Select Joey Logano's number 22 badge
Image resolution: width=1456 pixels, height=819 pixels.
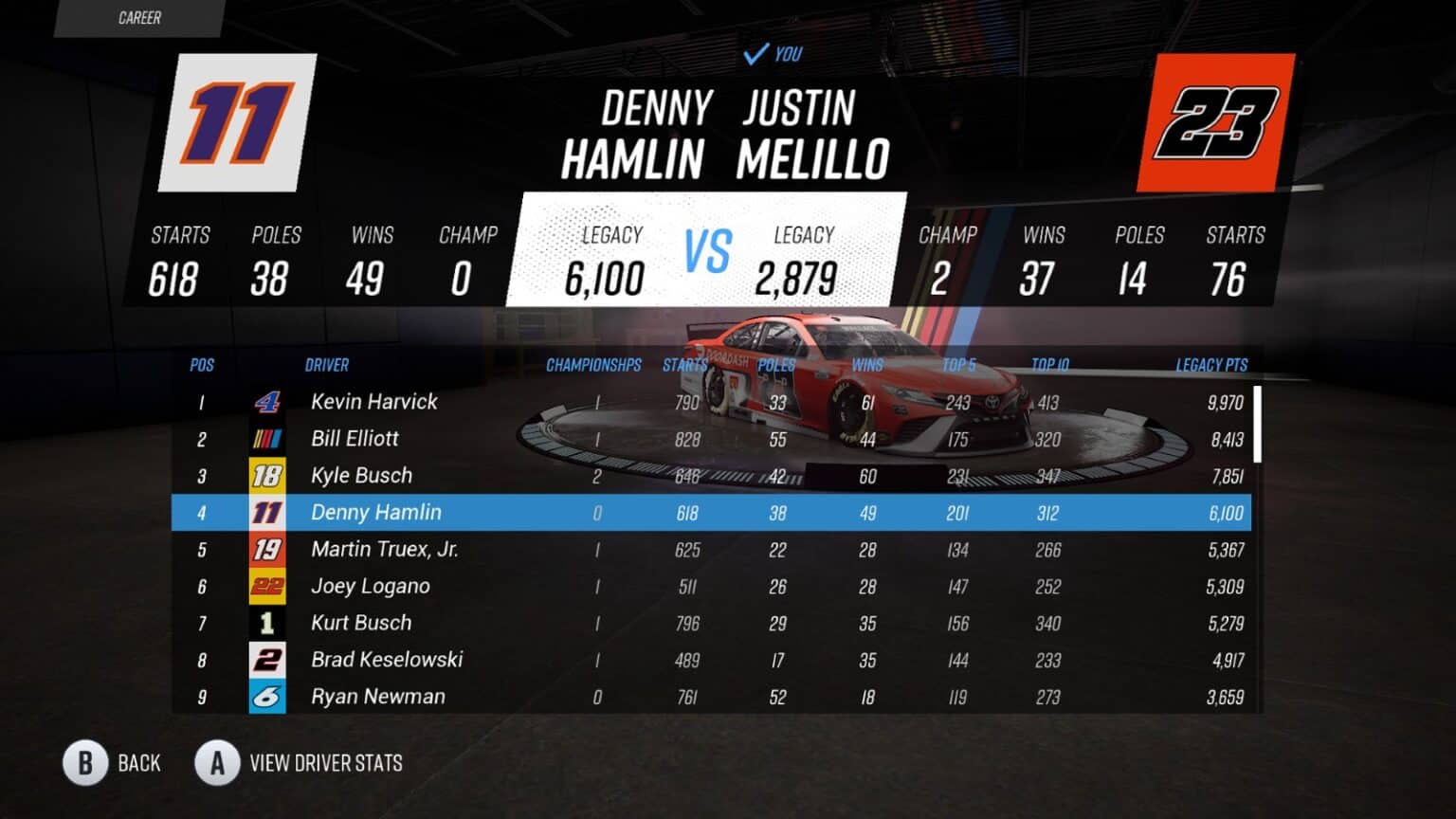coord(267,586)
